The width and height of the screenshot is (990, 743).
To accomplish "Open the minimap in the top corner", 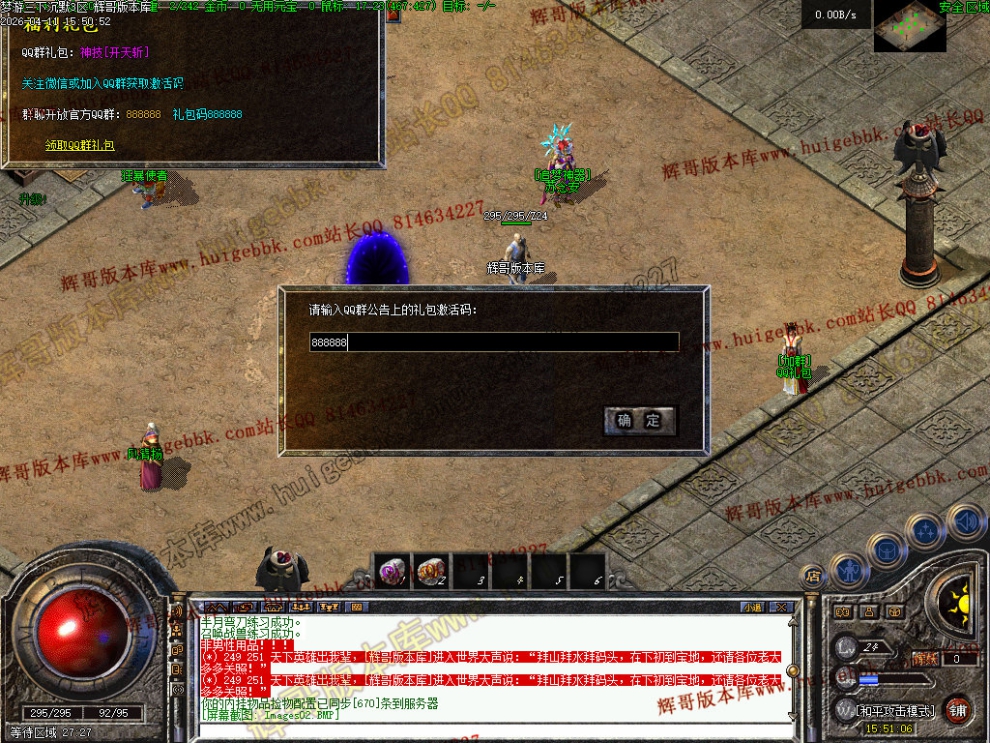I will (x=909, y=27).
